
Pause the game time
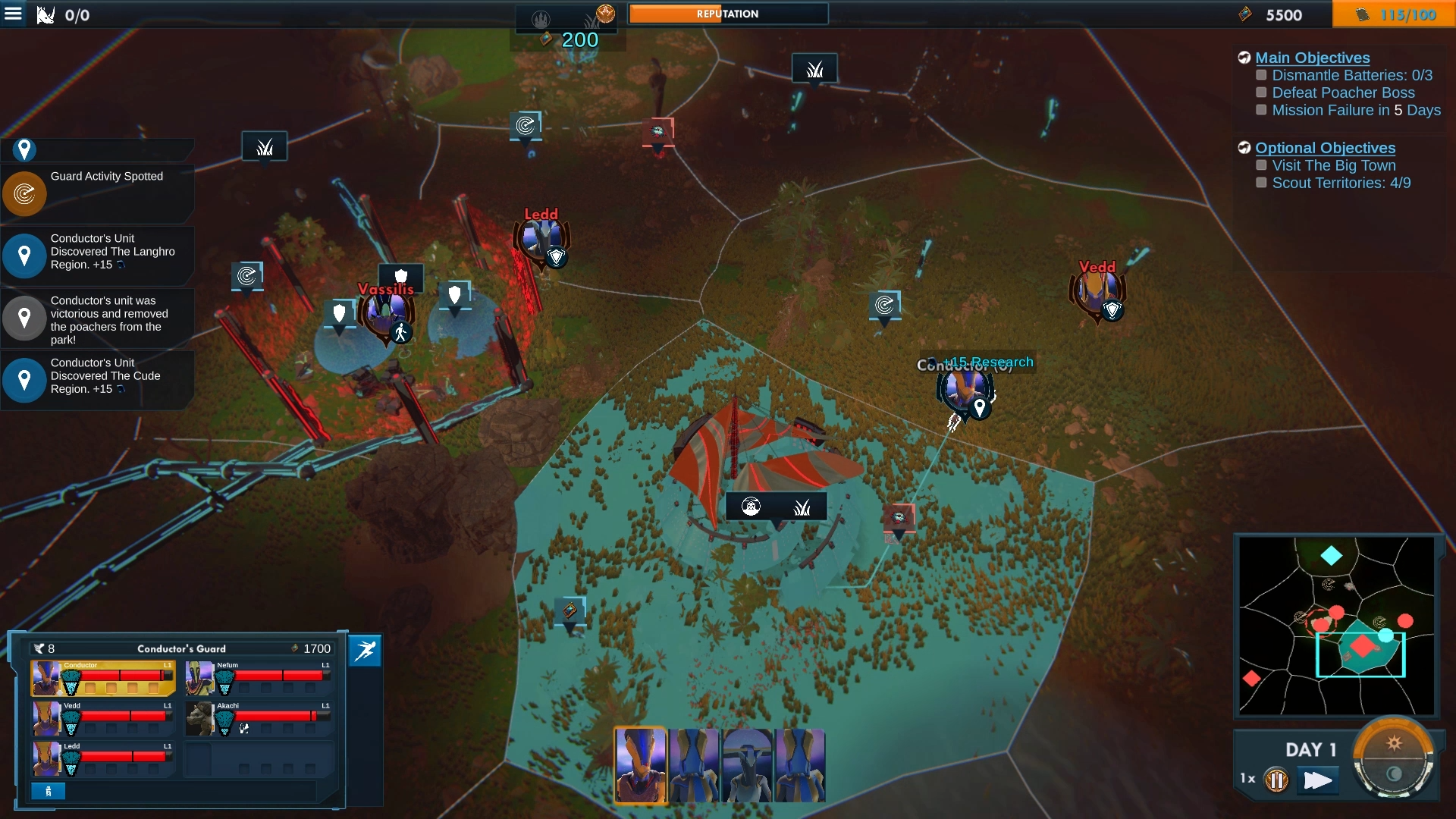[x=1276, y=780]
